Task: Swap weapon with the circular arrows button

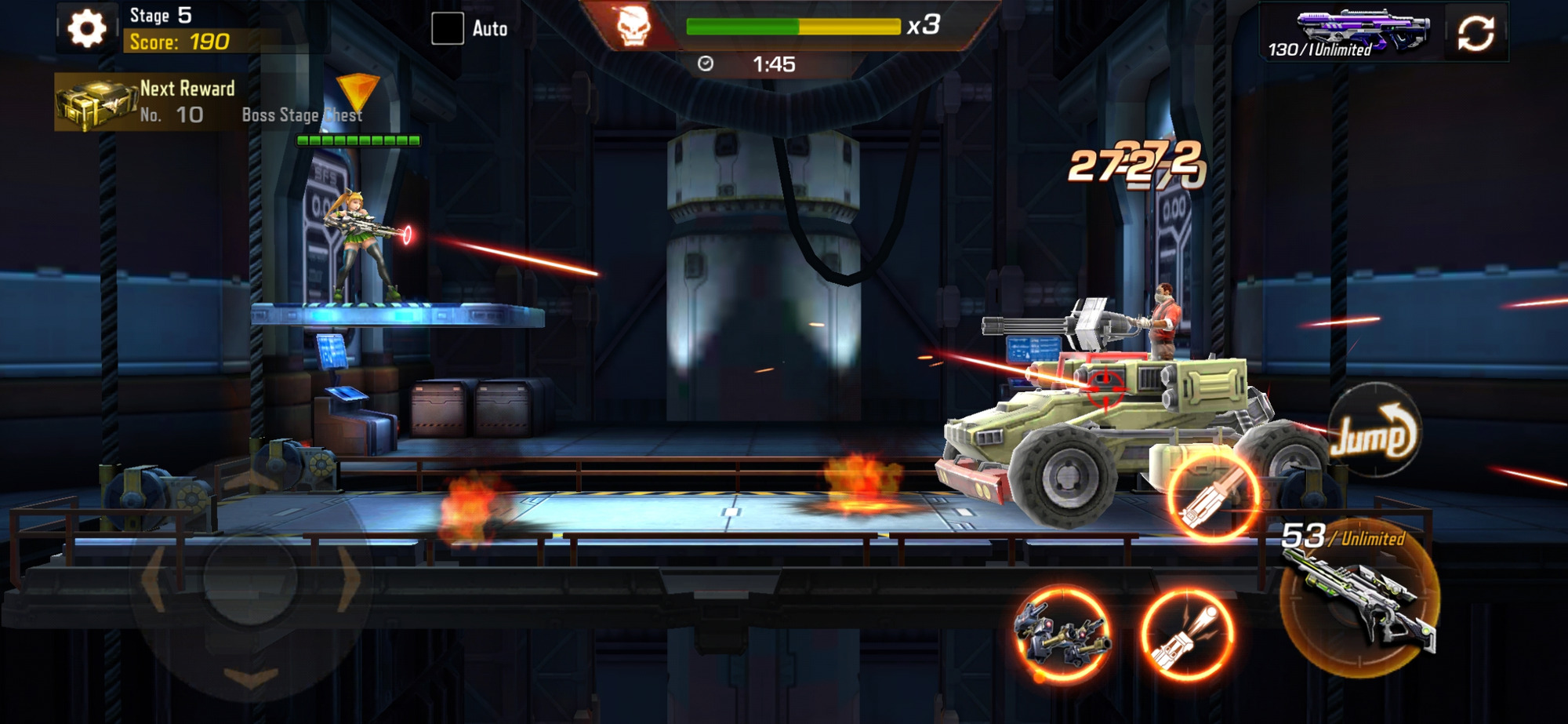Action: [x=1475, y=33]
